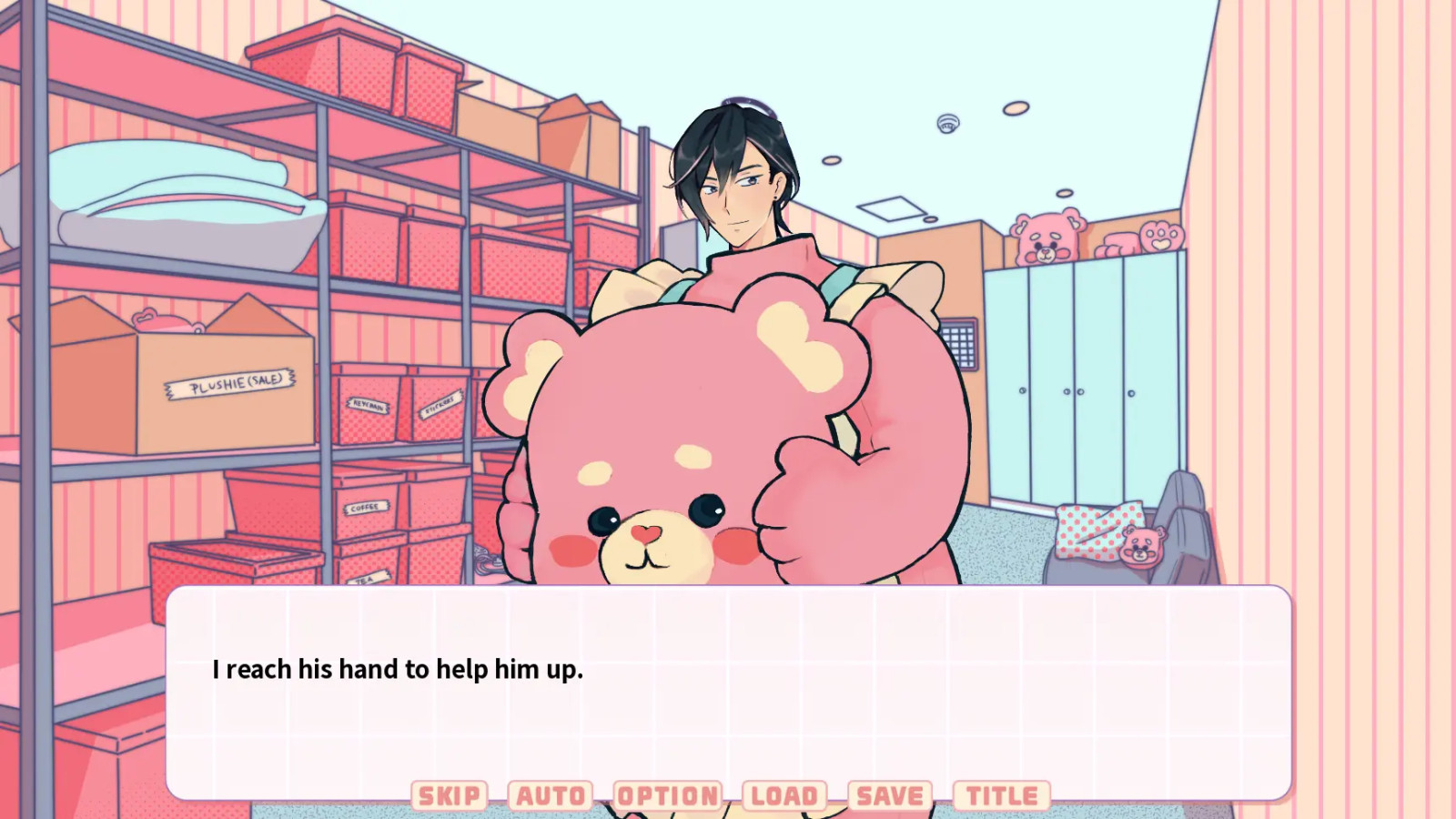Advance the story in the dialogue box
Viewport: 1456px width, 819px height.
(728, 682)
